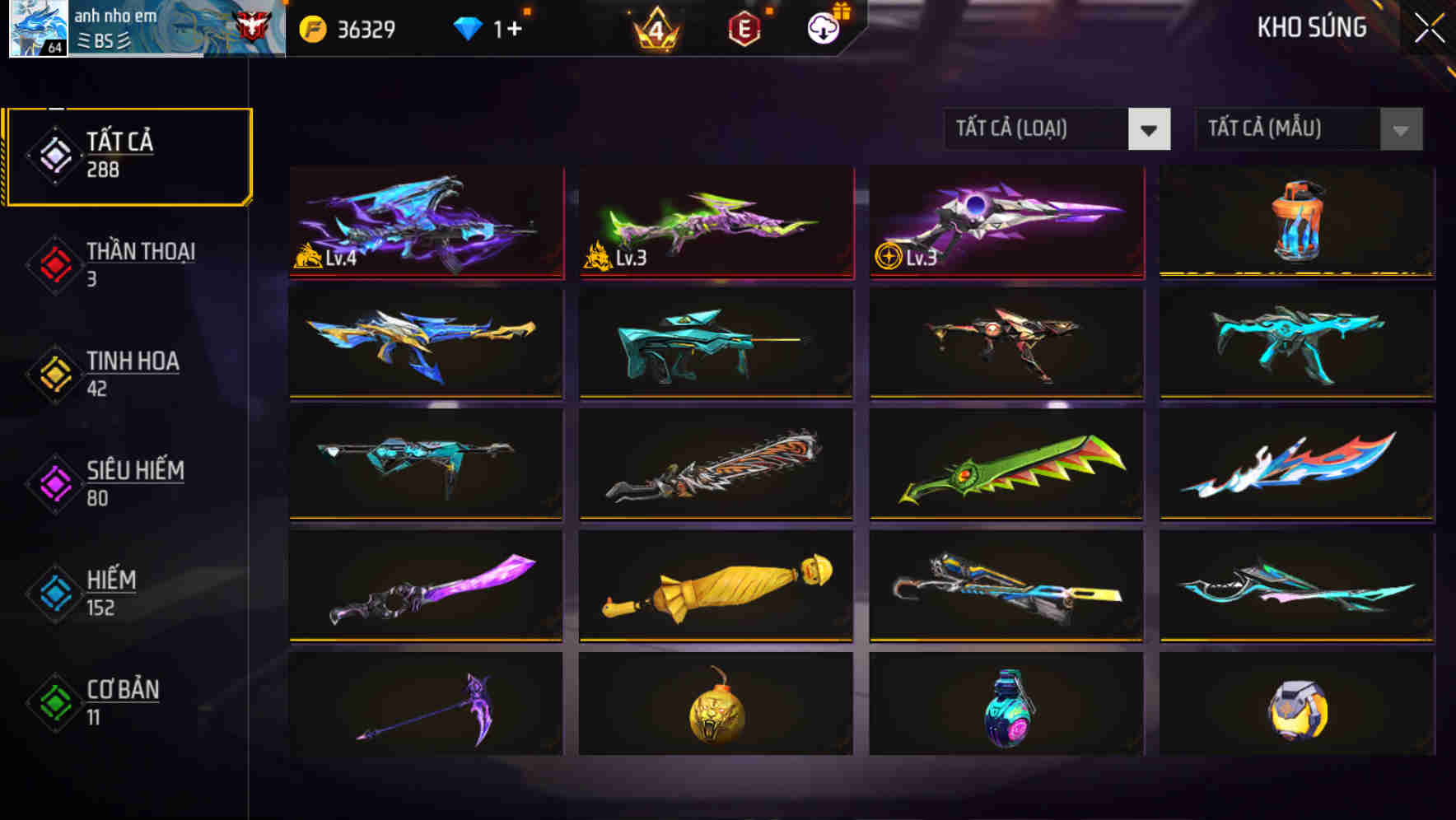Open the cloud download gift icon
This screenshot has height=820, width=1456.
pos(821,26)
